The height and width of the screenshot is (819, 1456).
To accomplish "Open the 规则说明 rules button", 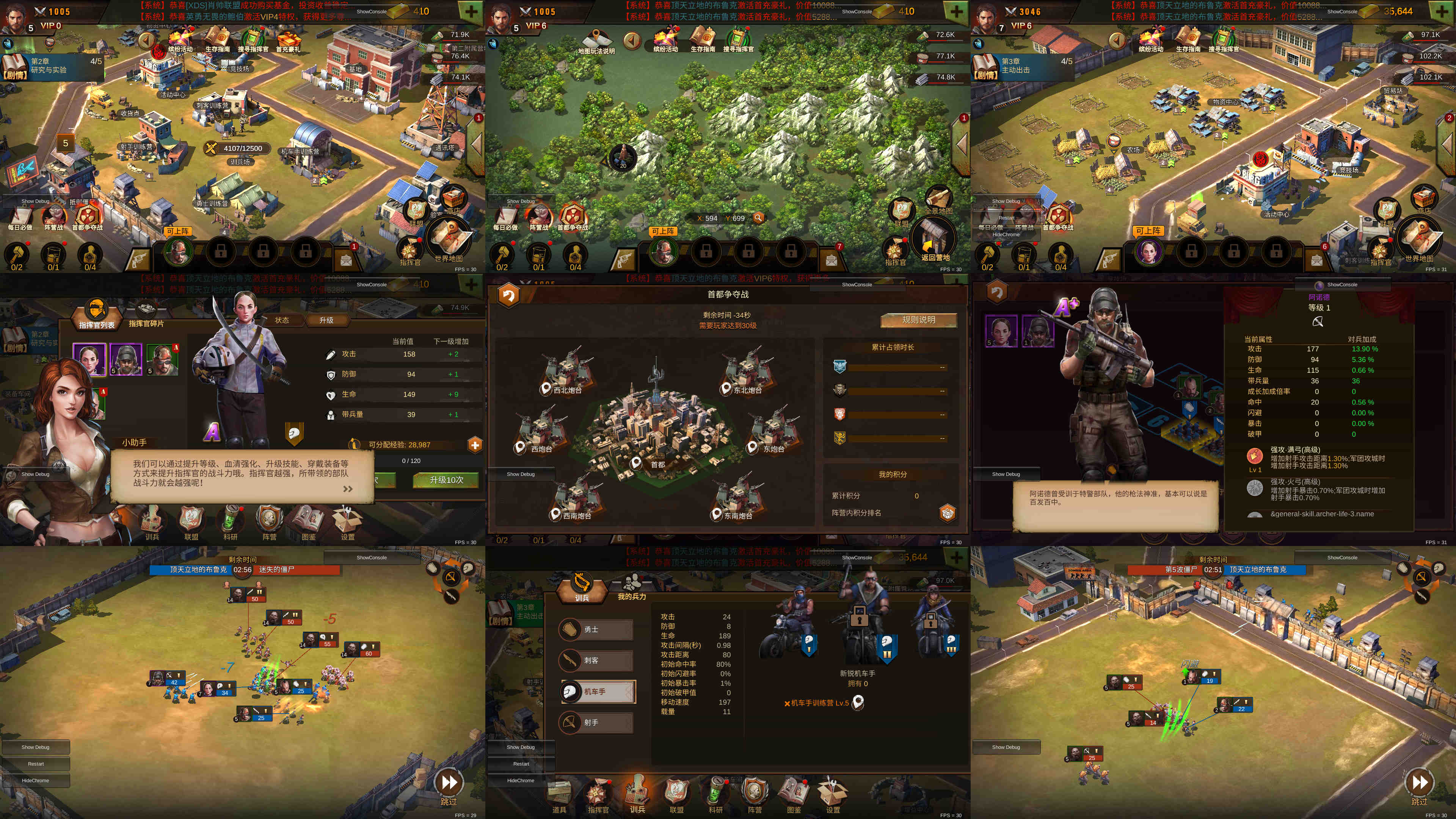I will pos(918,320).
